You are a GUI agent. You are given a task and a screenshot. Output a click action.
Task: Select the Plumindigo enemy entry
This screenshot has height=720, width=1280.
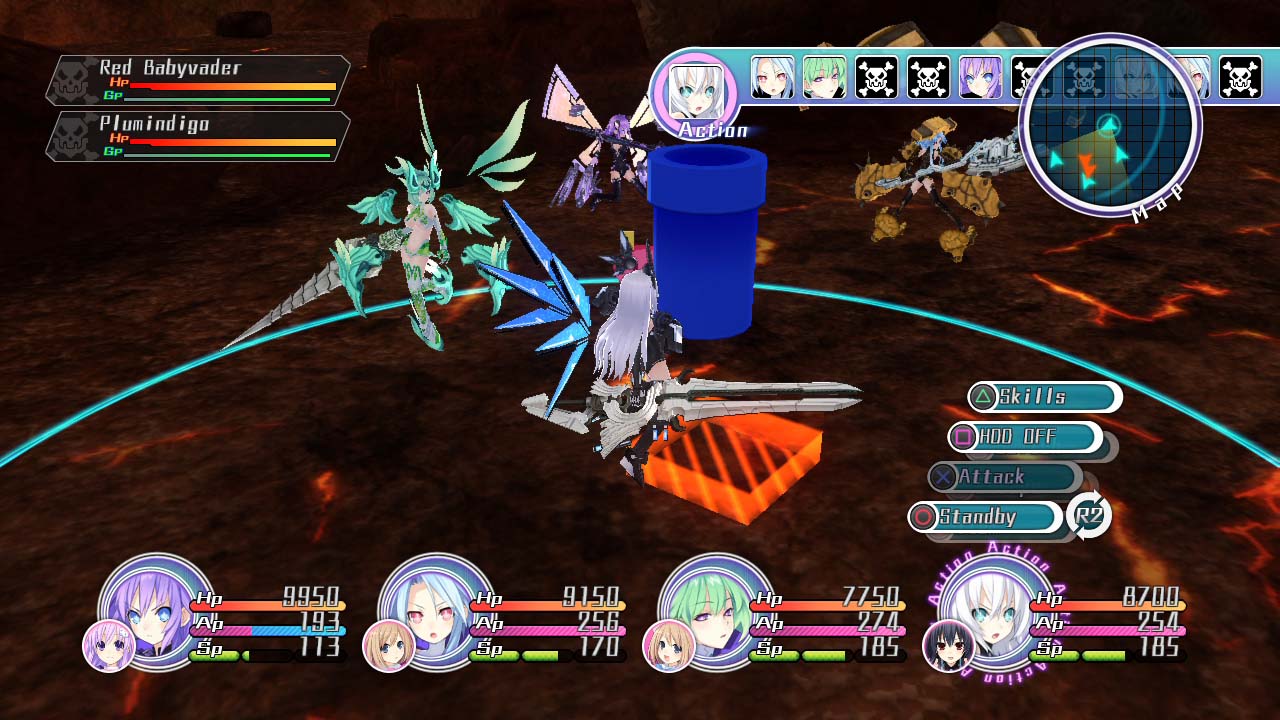coord(198,136)
